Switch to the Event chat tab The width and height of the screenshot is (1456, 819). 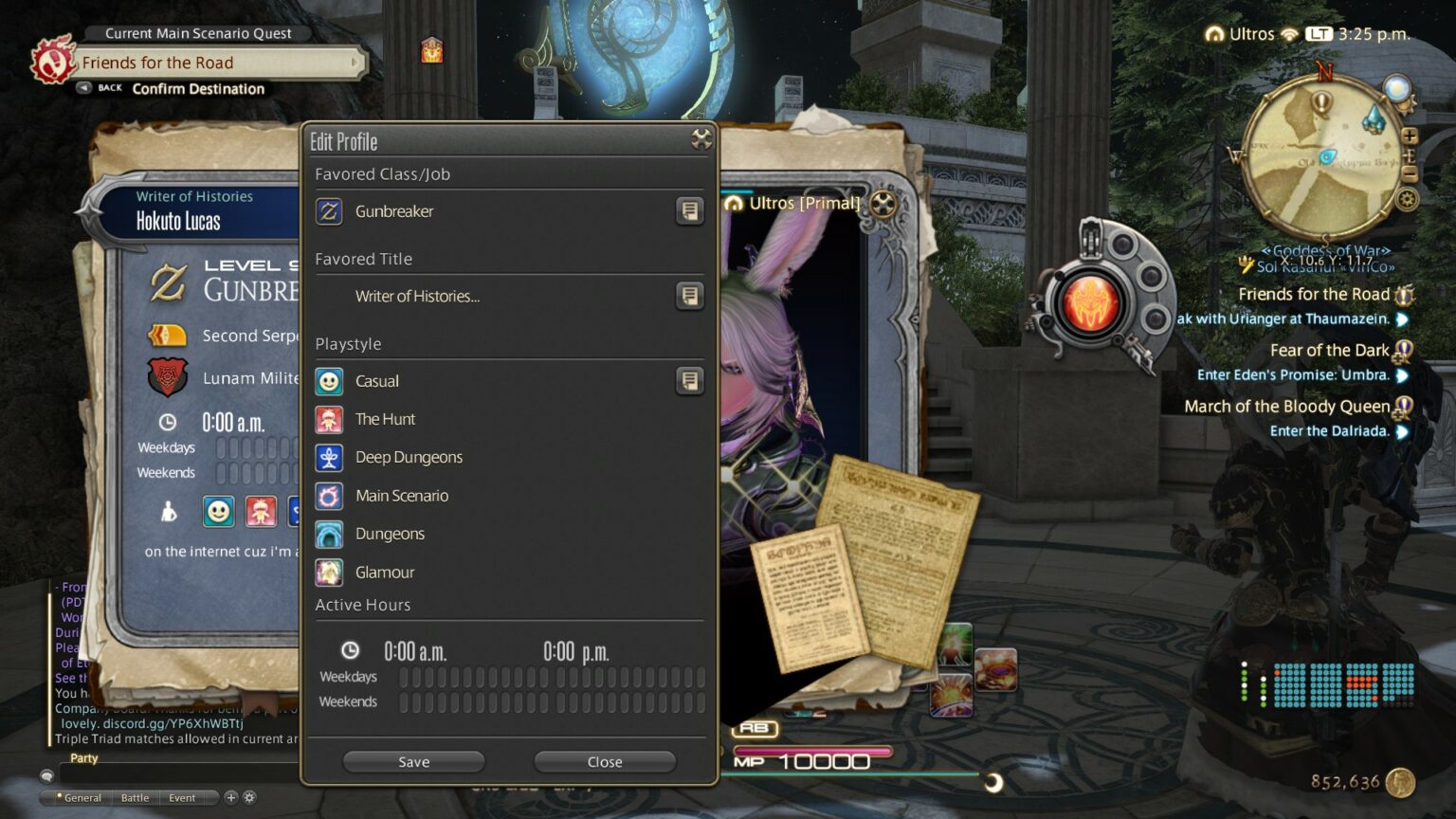181,797
